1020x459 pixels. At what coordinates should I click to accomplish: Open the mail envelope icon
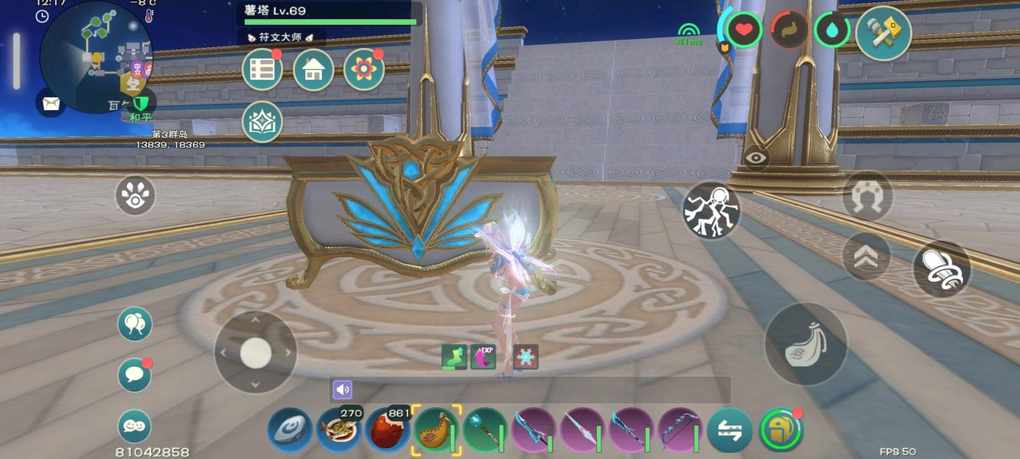tap(50, 101)
